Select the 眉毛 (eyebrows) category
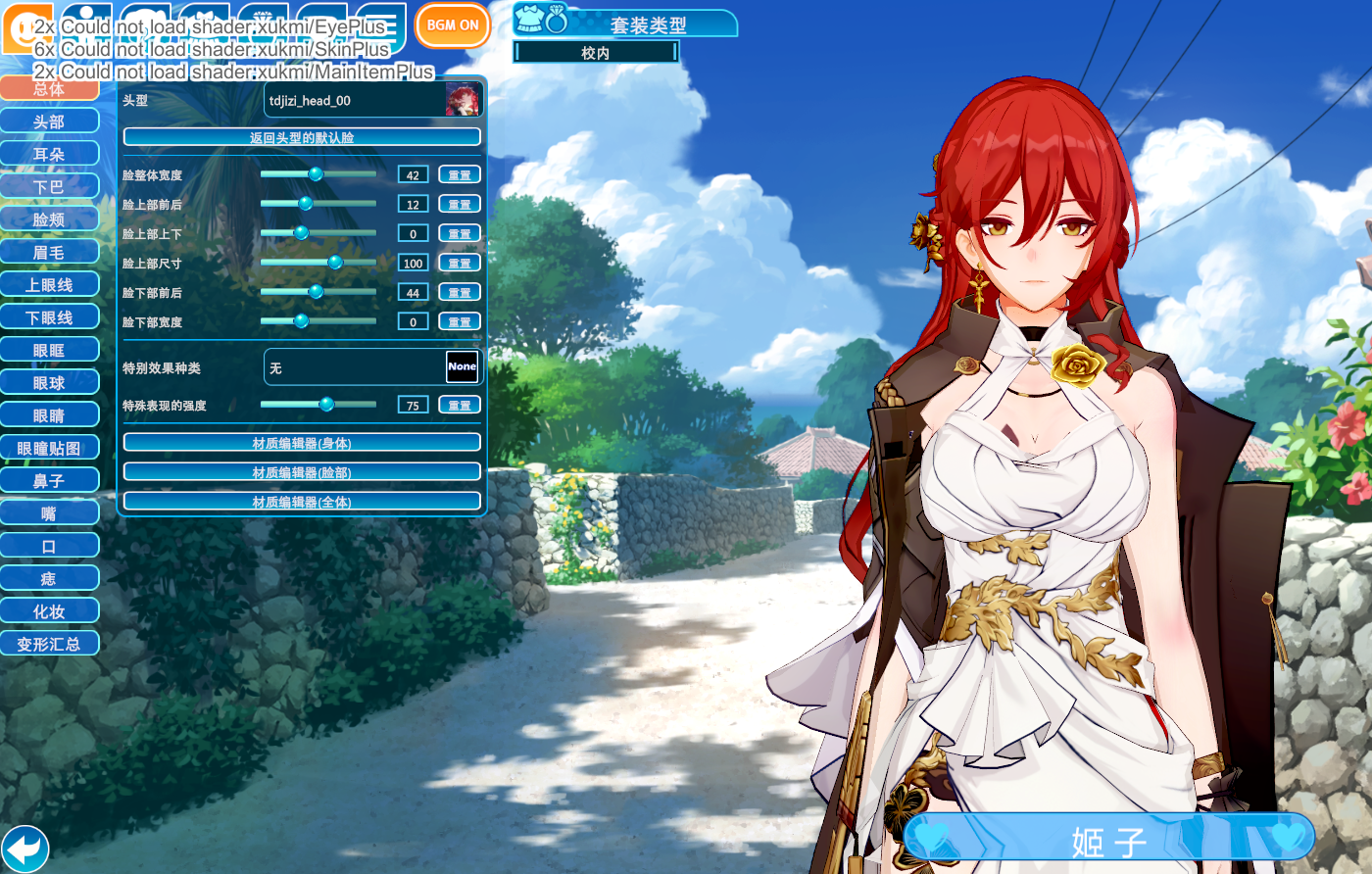 click(49, 252)
